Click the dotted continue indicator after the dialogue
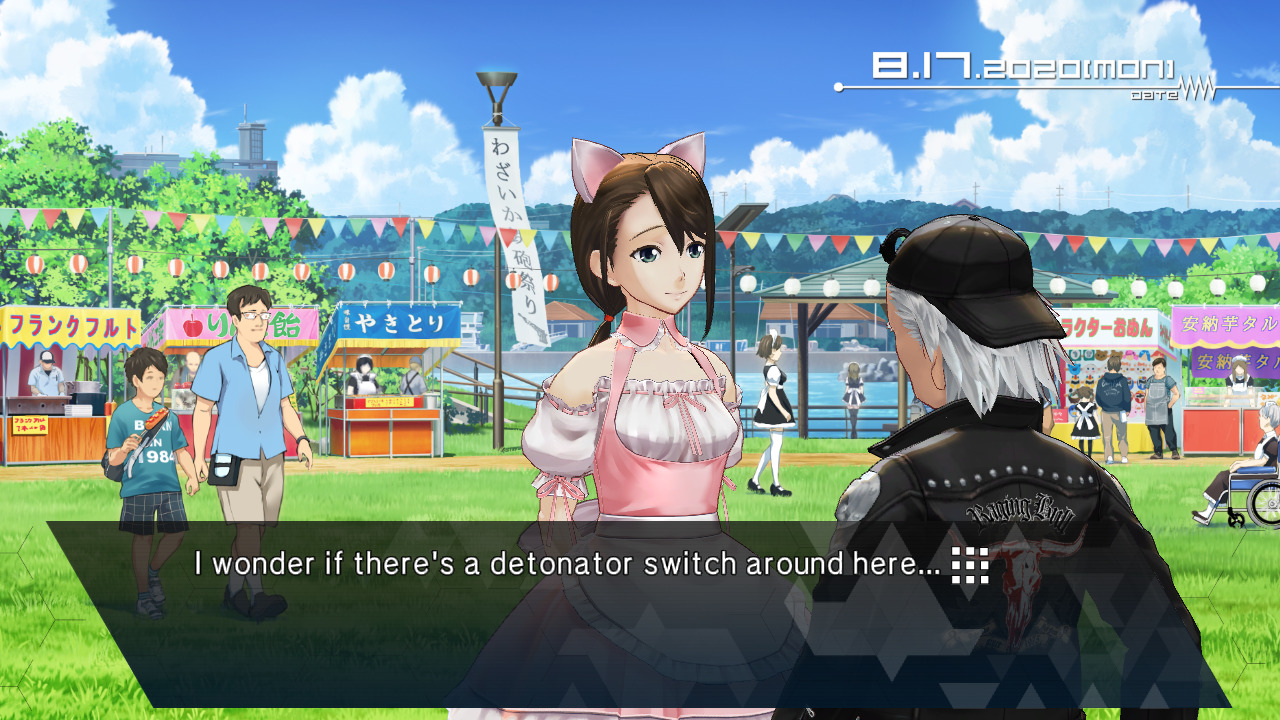1280x720 pixels. [969, 565]
